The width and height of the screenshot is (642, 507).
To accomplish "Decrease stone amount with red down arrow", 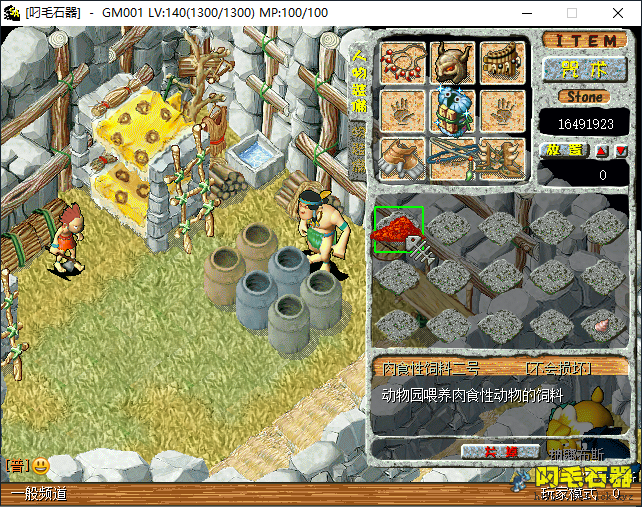I will [x=621, y=150].
